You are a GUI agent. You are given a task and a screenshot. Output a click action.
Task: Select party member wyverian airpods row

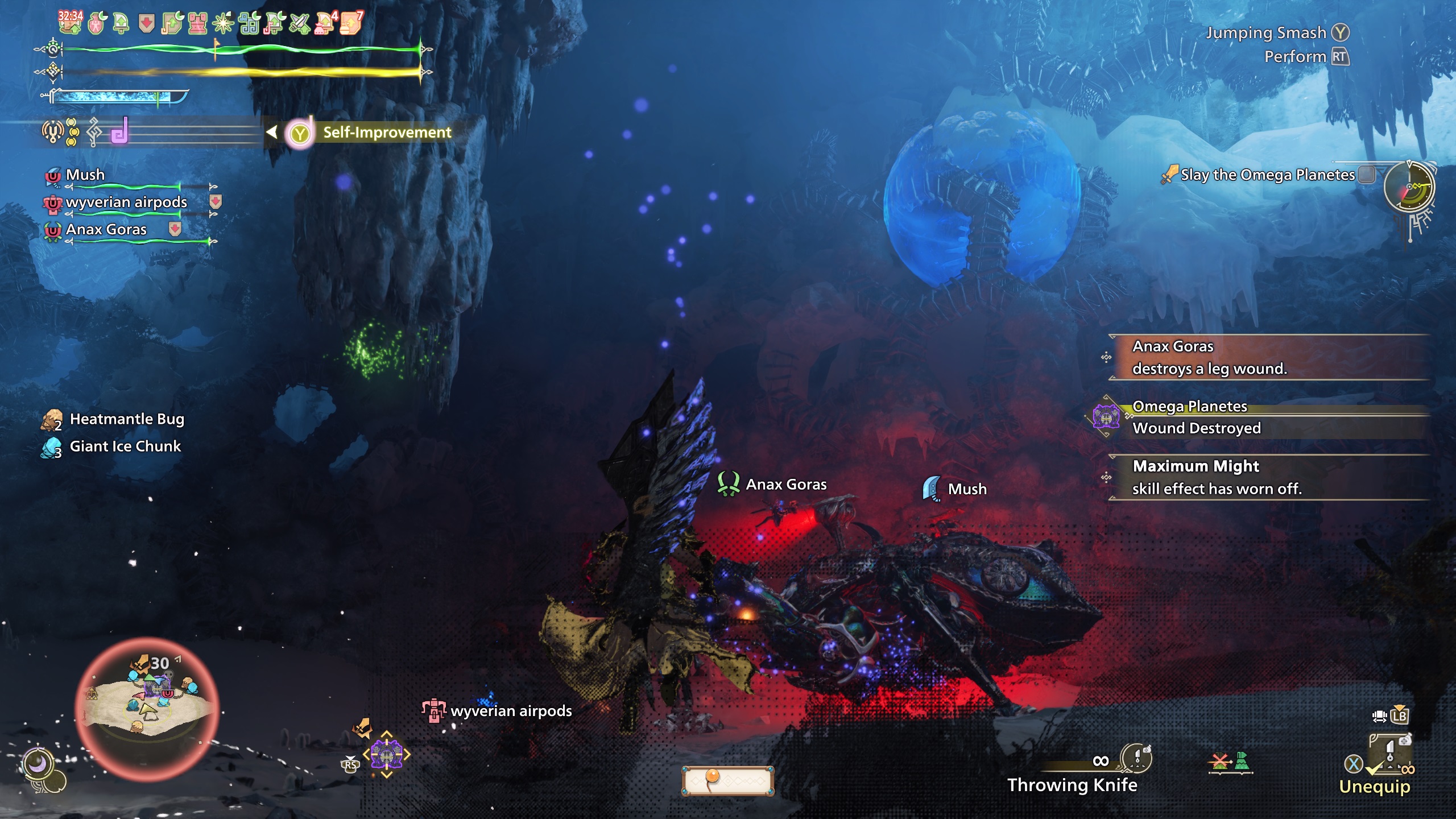[126, 202]
